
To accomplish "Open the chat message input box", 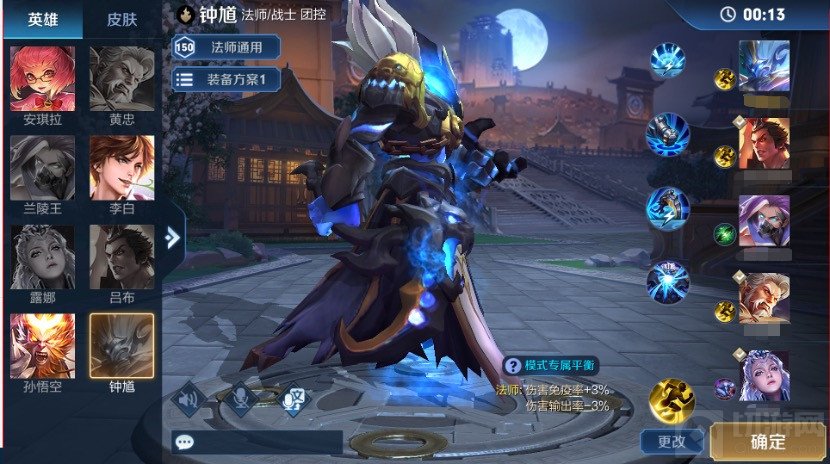I will click(257, 441).
